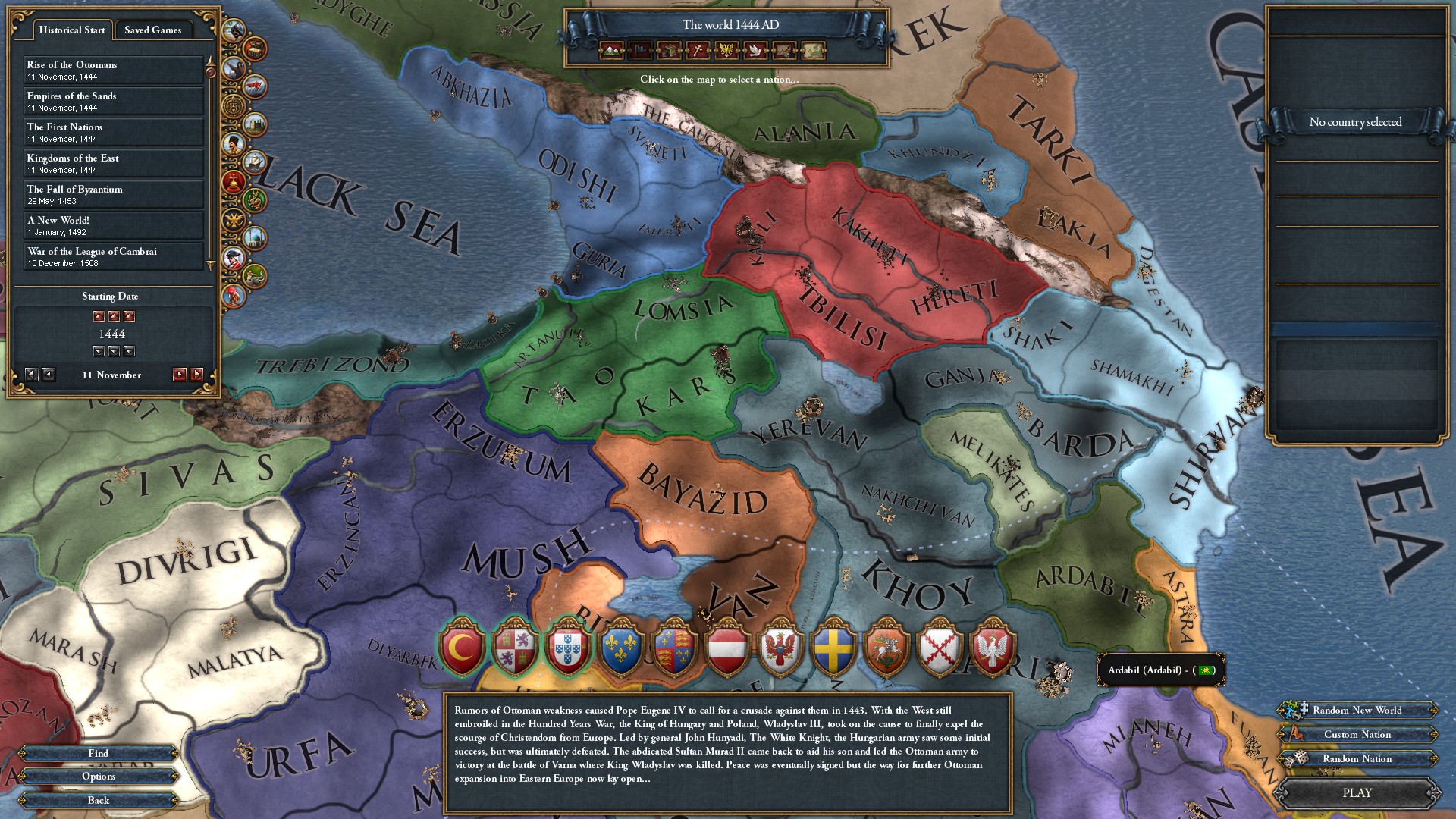The height and width of the screenshot is (819, 1456).
Task: Open the Historical Start tab
Action: point(71,30)
